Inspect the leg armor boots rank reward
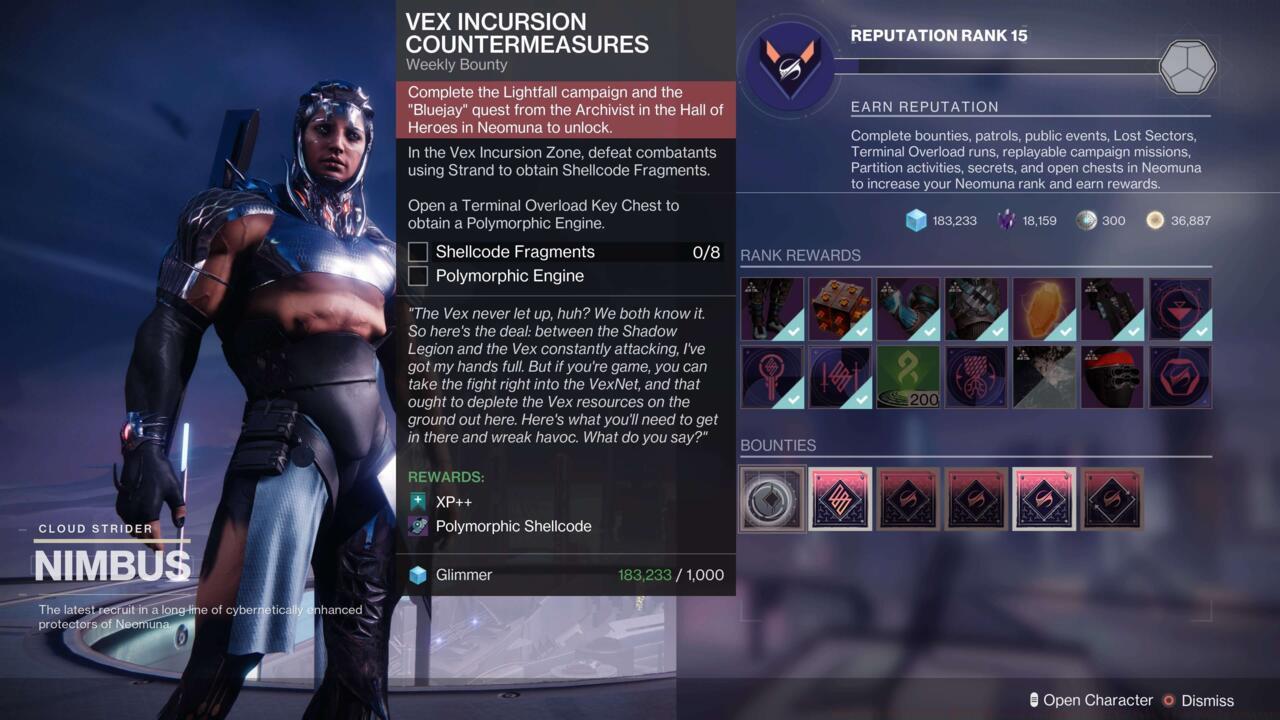Screen dimensions: 1280x720 coord(771,309)
